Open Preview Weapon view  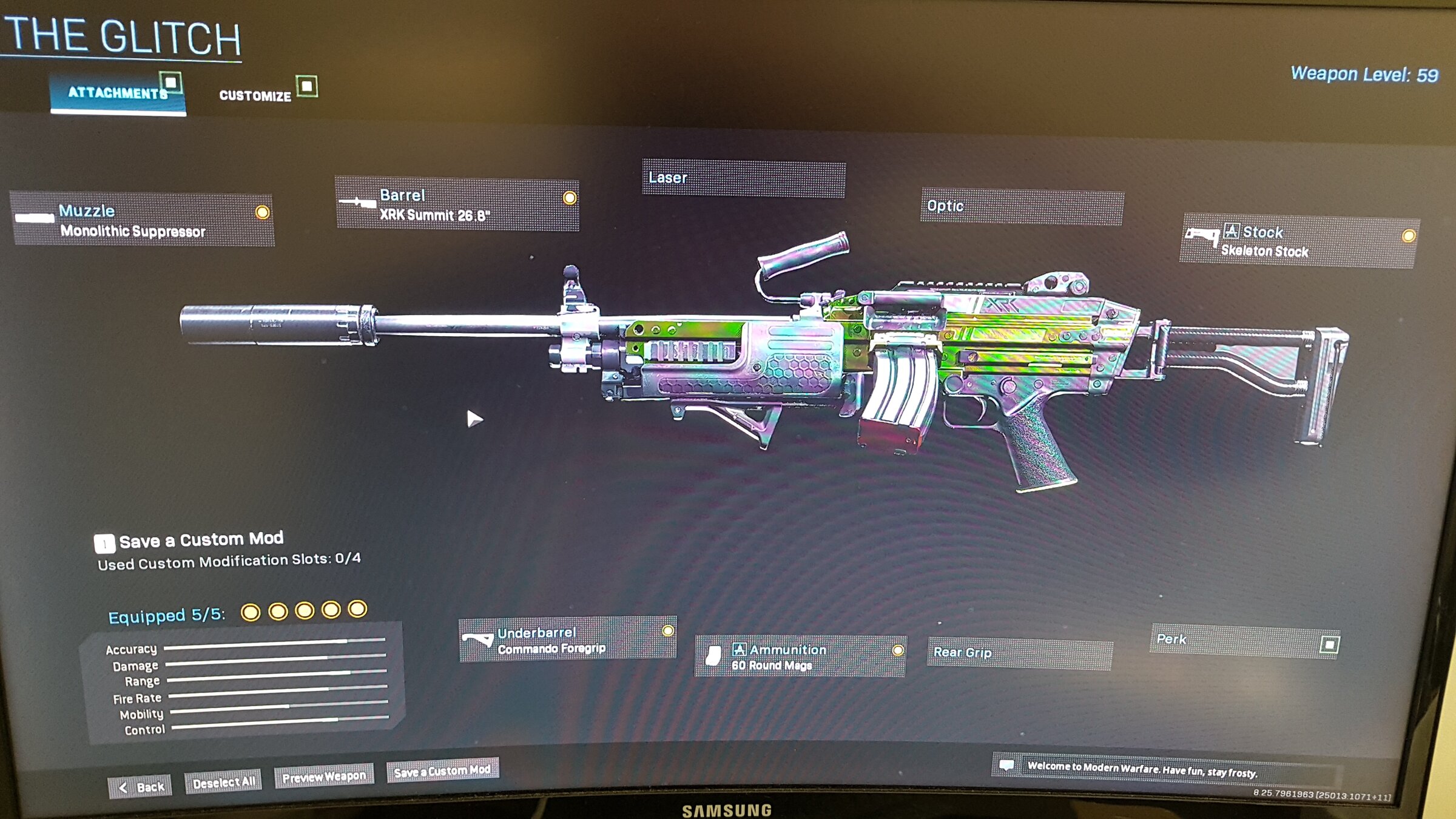click(x=324, y=777)
